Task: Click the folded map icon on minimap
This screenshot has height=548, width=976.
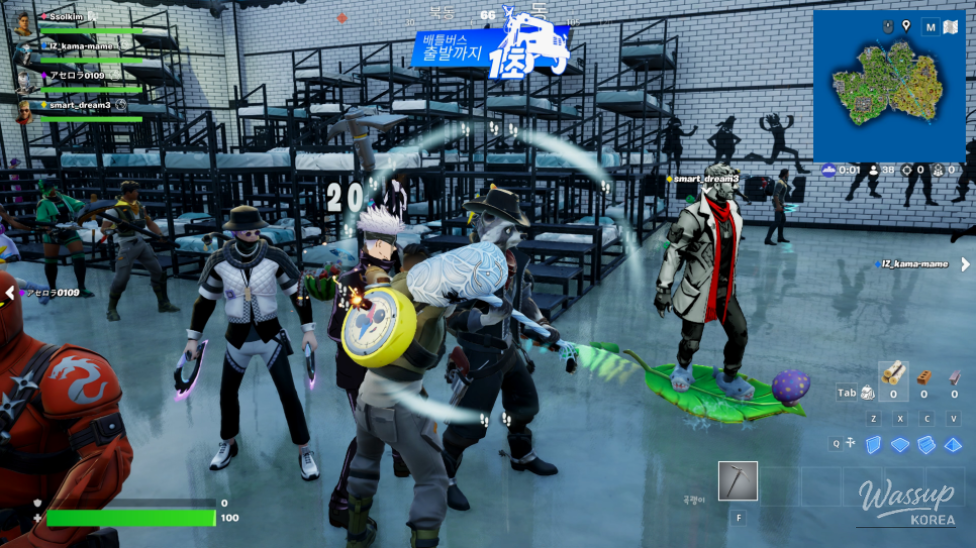Action: click(951, 27)
